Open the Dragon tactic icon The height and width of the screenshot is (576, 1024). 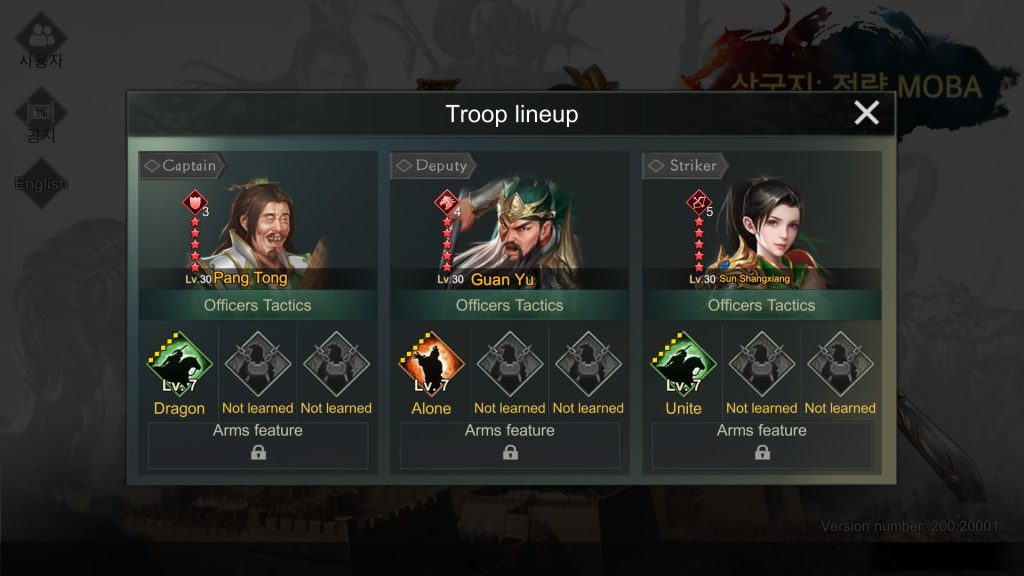(180, 365)
